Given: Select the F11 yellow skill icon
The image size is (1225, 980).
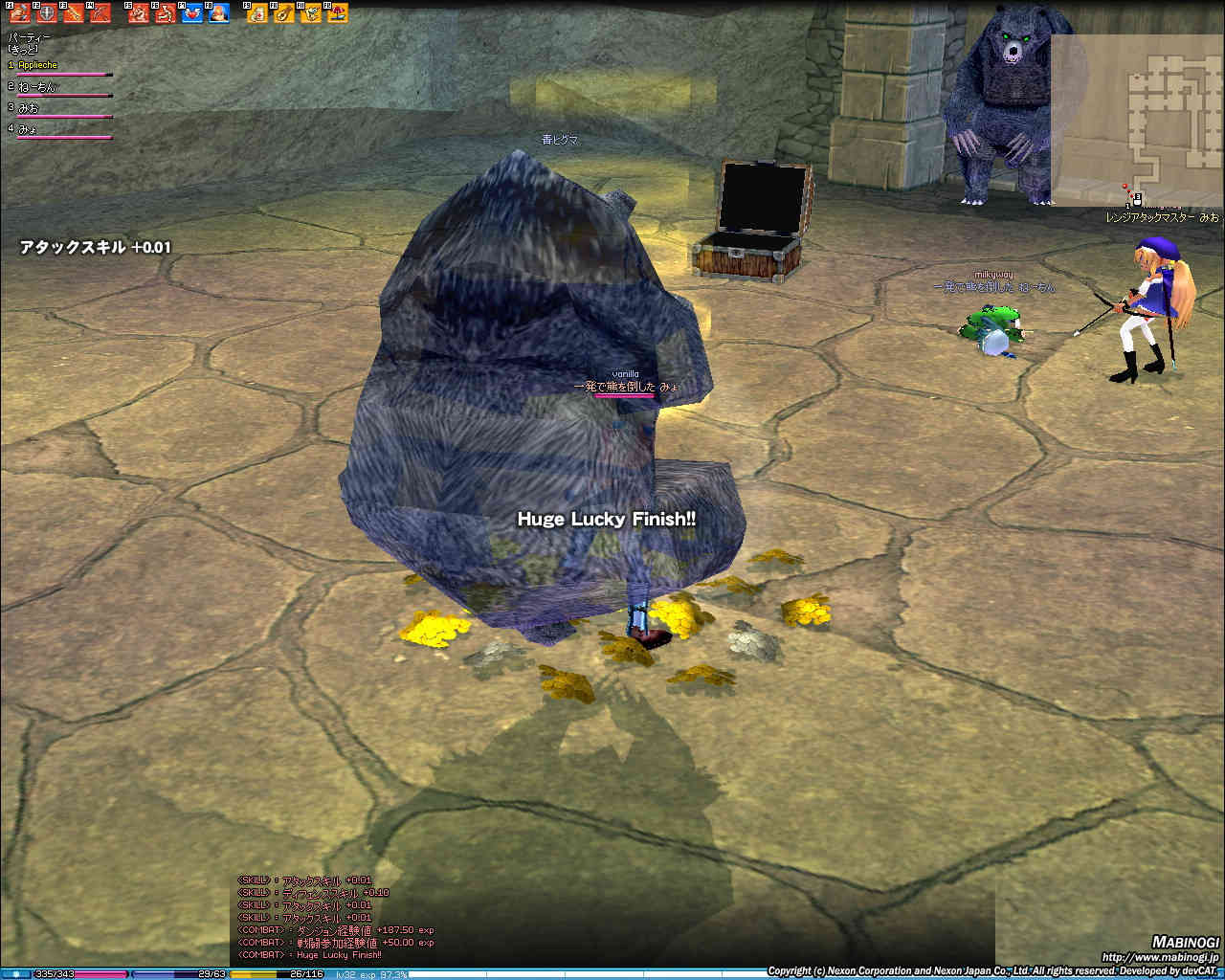Looking at the screenshot, I should coord(311,13).
